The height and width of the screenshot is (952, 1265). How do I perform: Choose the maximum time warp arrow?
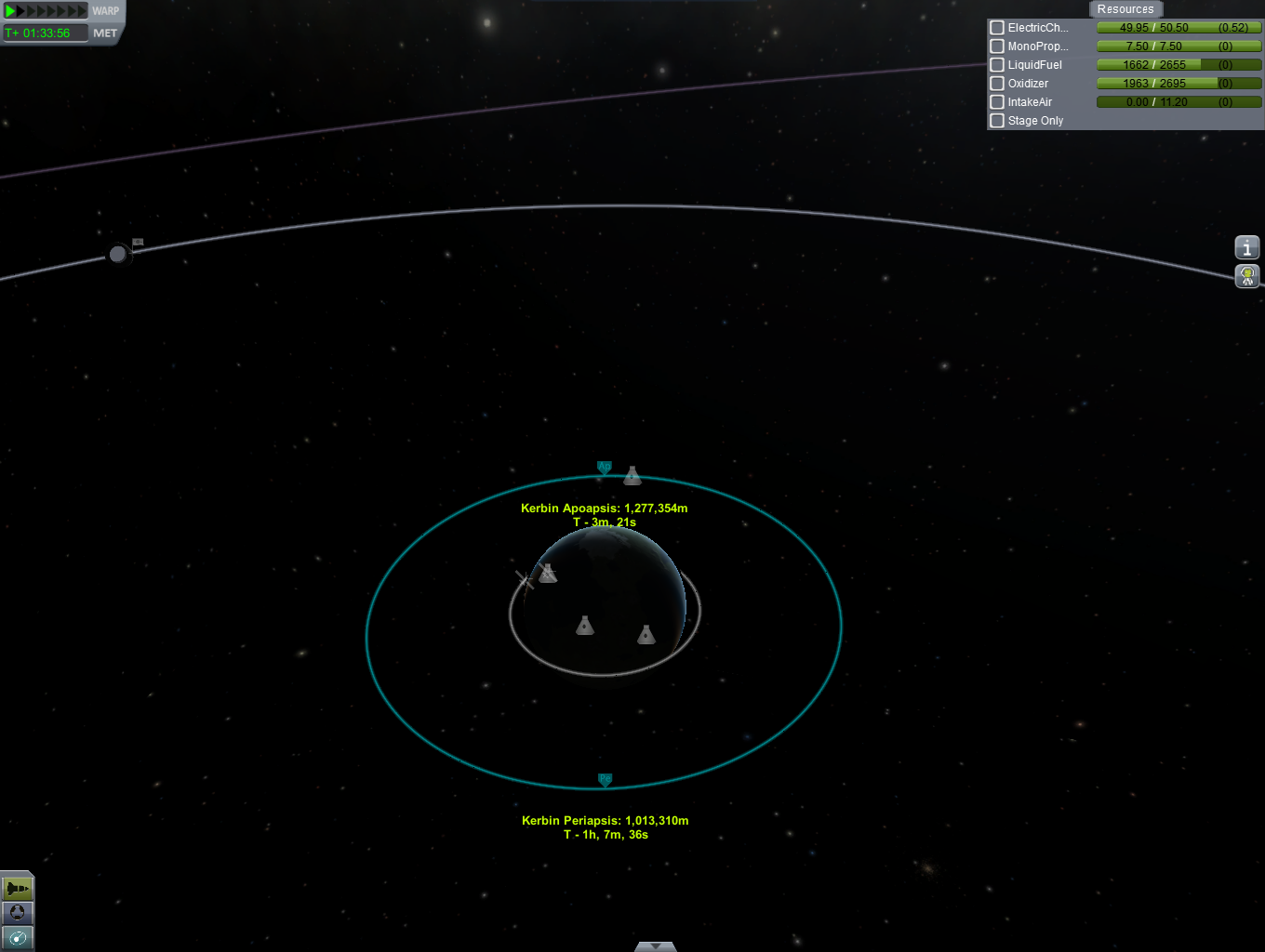(82, 11)
